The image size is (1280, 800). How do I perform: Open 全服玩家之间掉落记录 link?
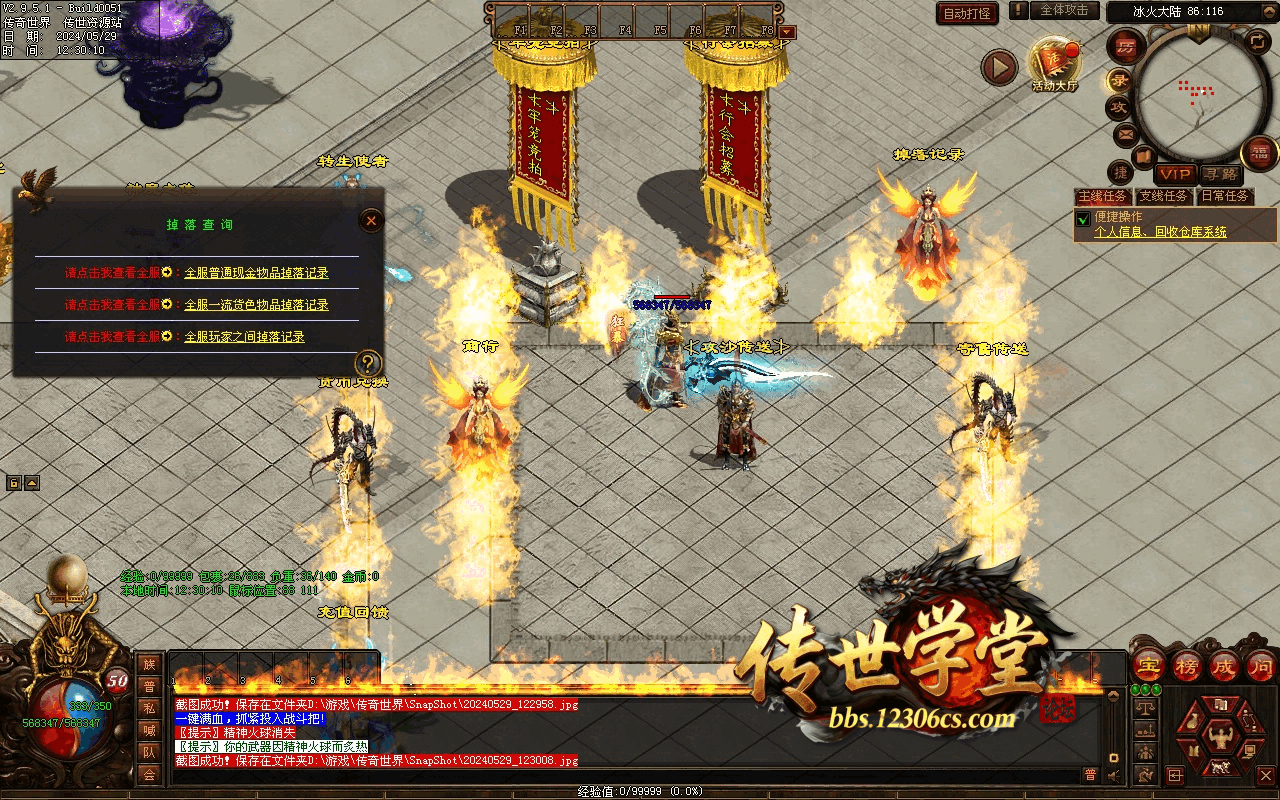pos(244,337)
